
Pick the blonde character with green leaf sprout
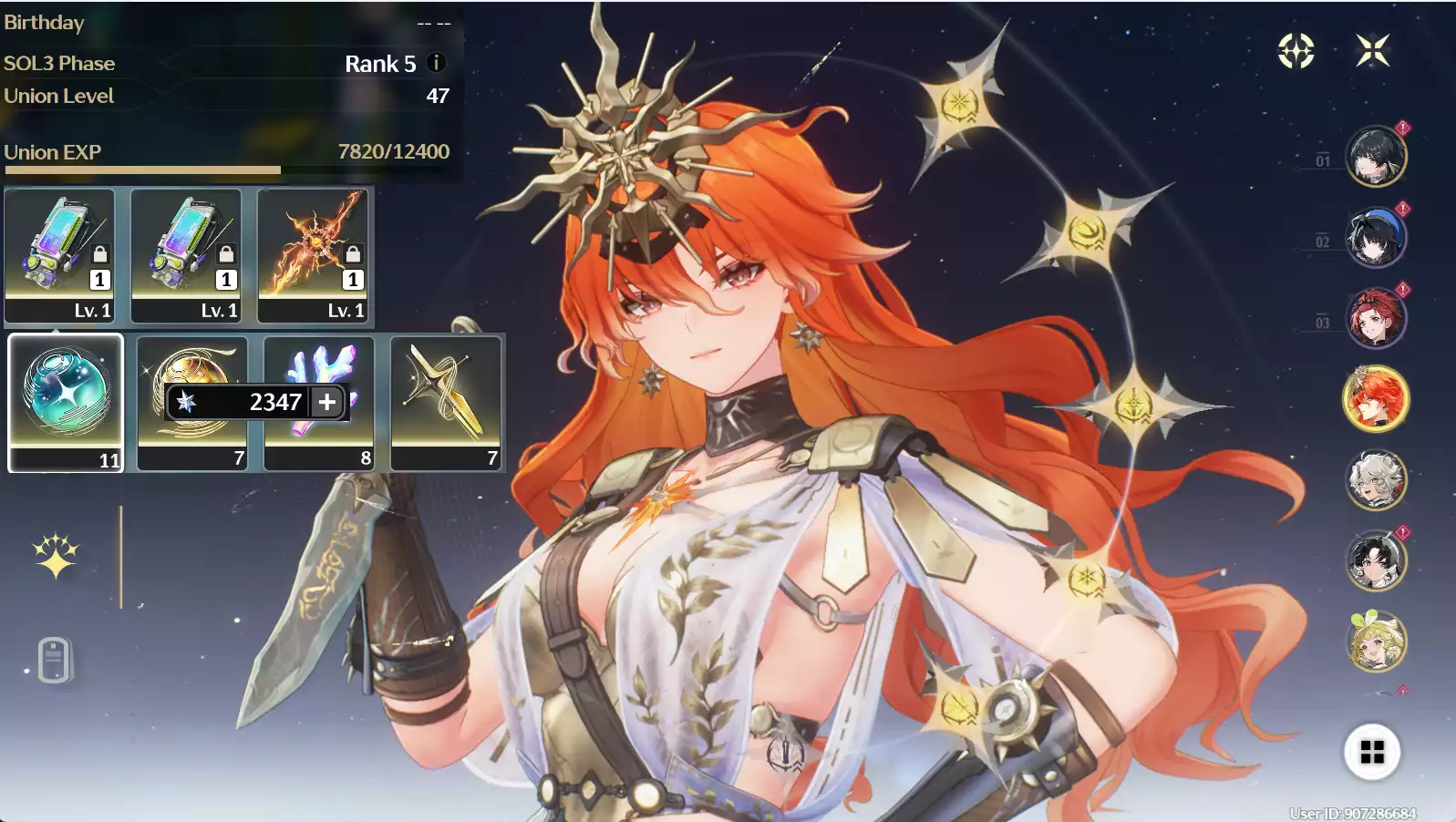[1376, 641]
